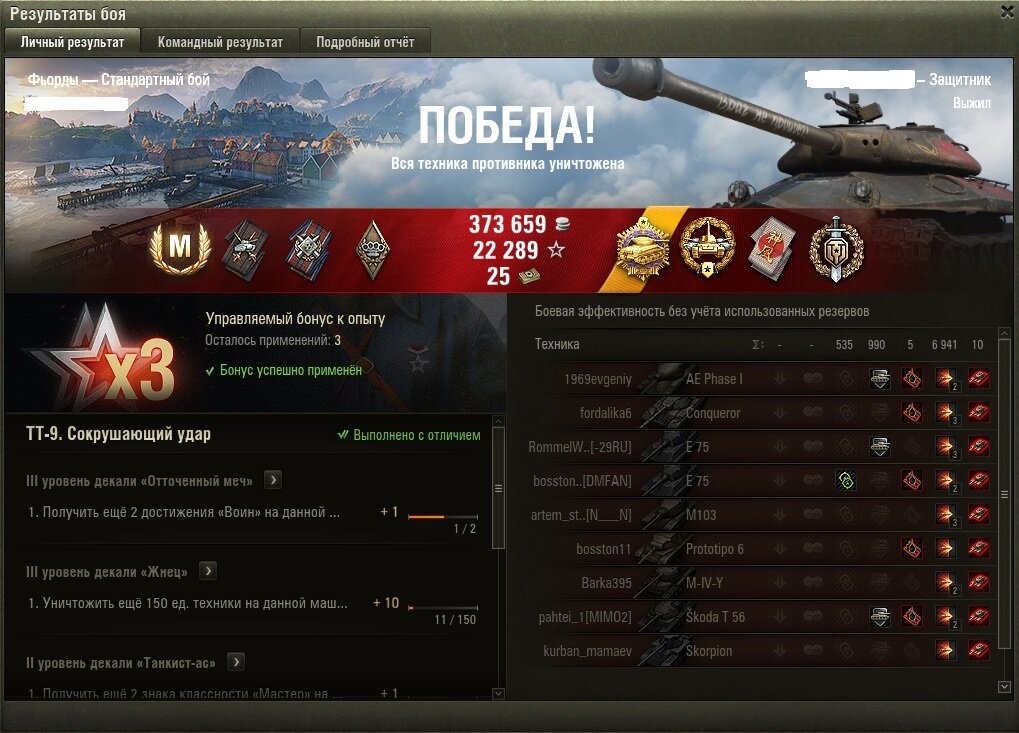Select the Barka395 M-IV-Y row

760,583
